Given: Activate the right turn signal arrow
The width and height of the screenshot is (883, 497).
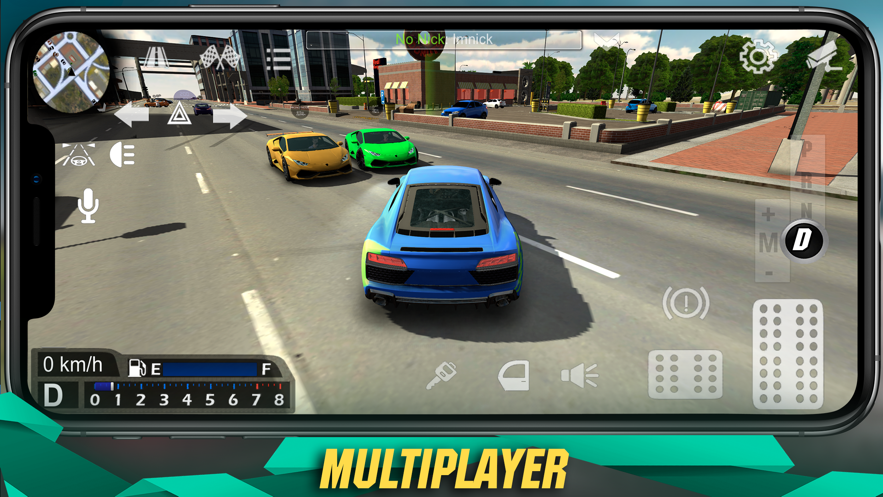Looking at the screenshot, I should 229,115.
